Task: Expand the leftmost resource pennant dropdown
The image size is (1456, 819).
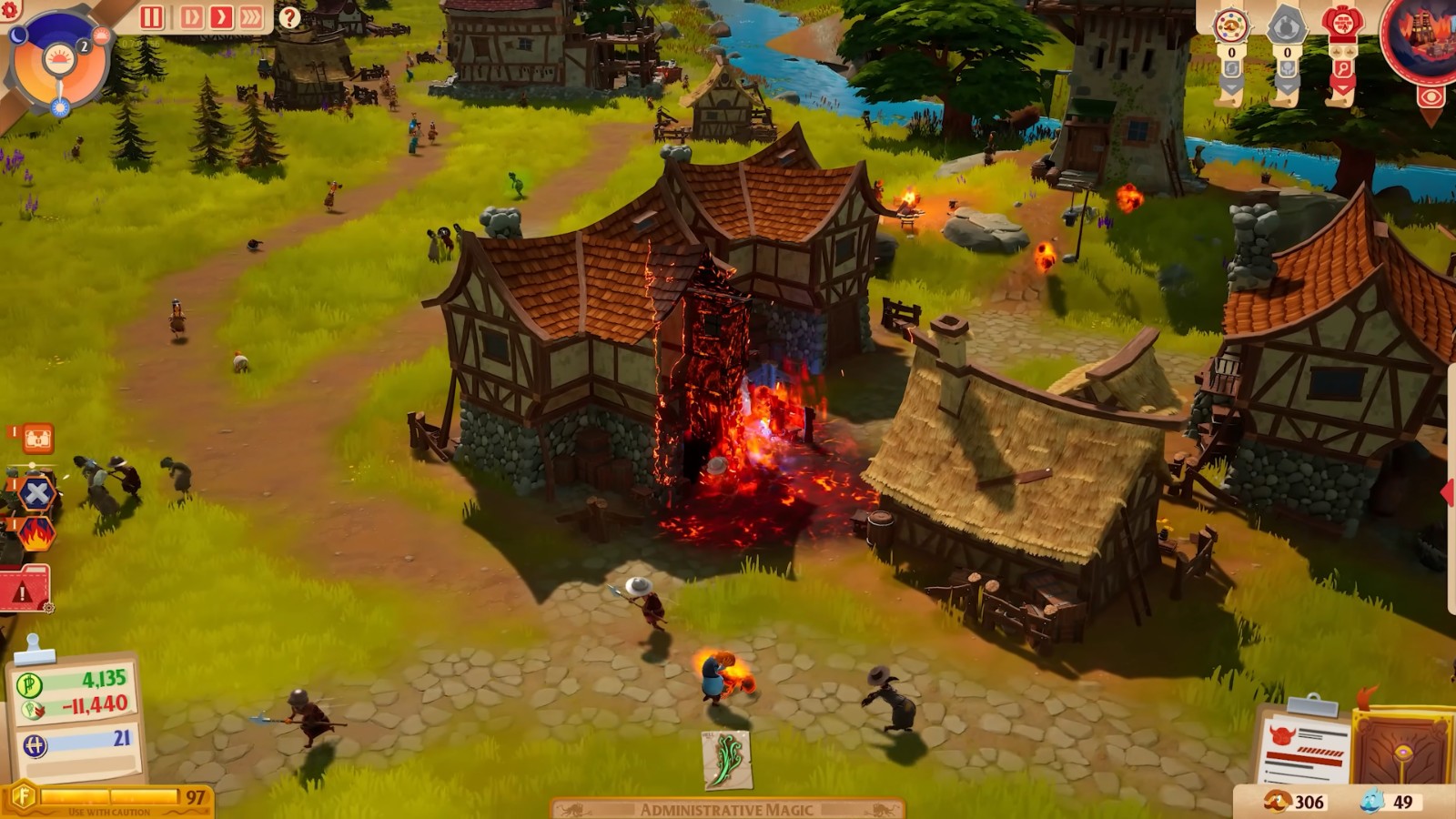Action: coord(1230,86)
